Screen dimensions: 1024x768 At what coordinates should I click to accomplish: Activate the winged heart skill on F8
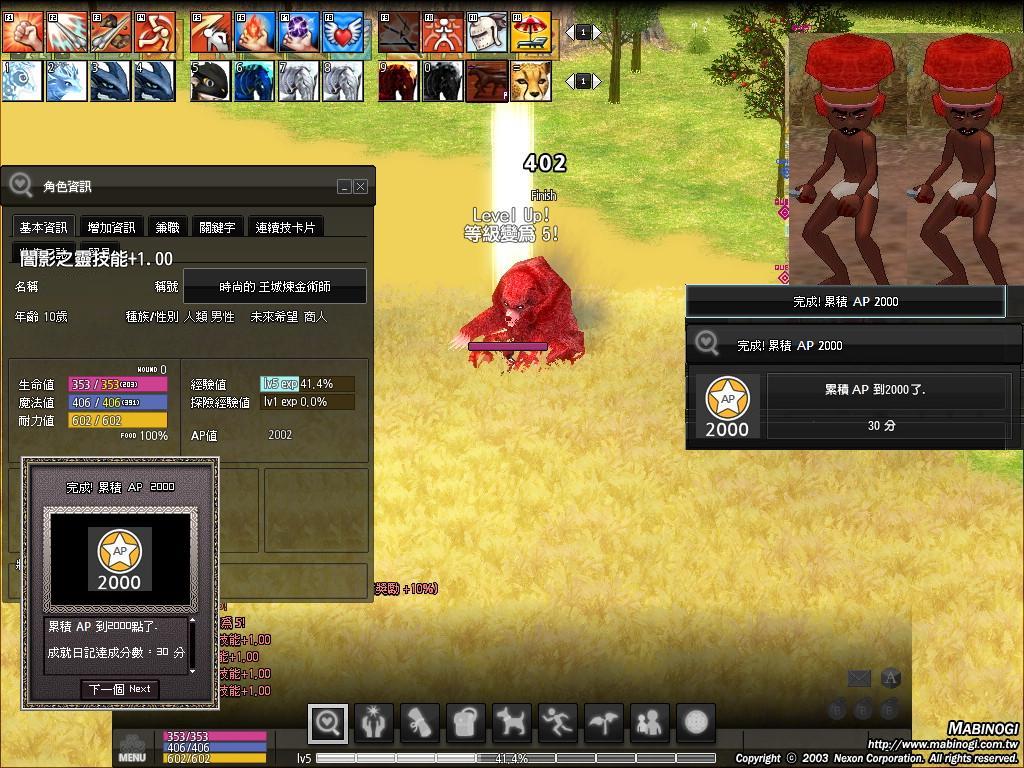tap(343, 33)
